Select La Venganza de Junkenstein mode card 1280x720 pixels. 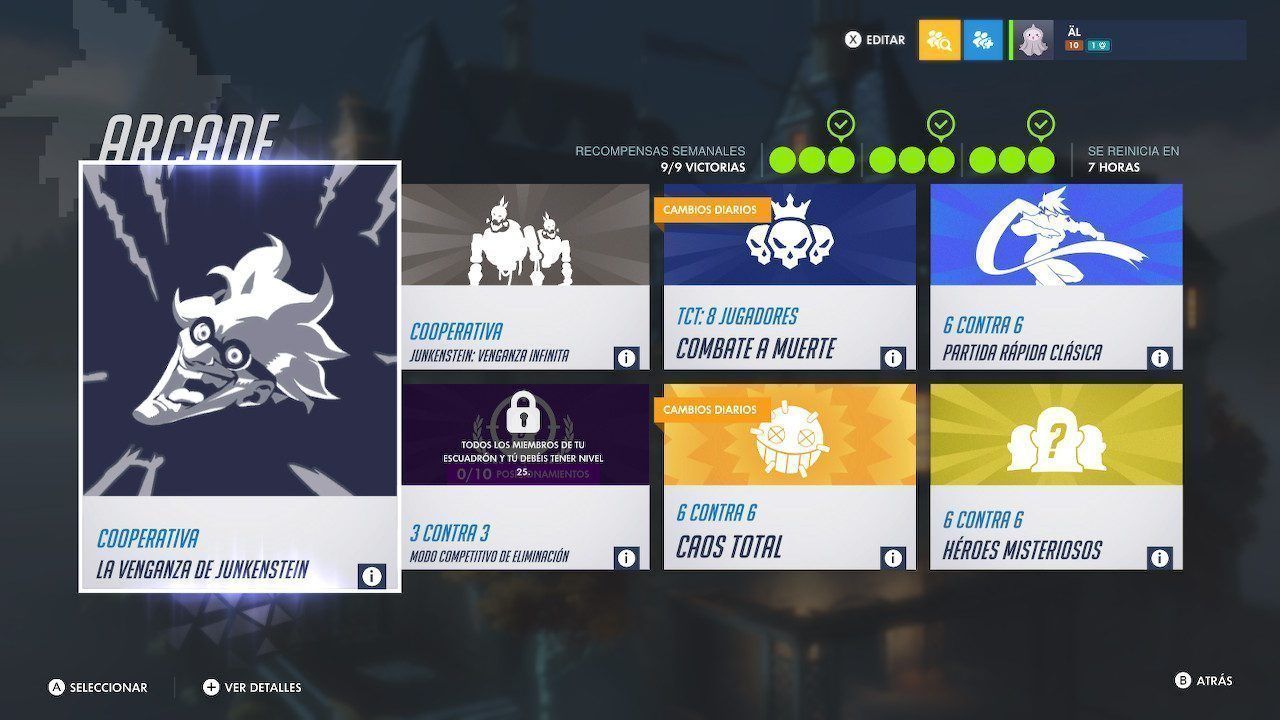[239, 375]
